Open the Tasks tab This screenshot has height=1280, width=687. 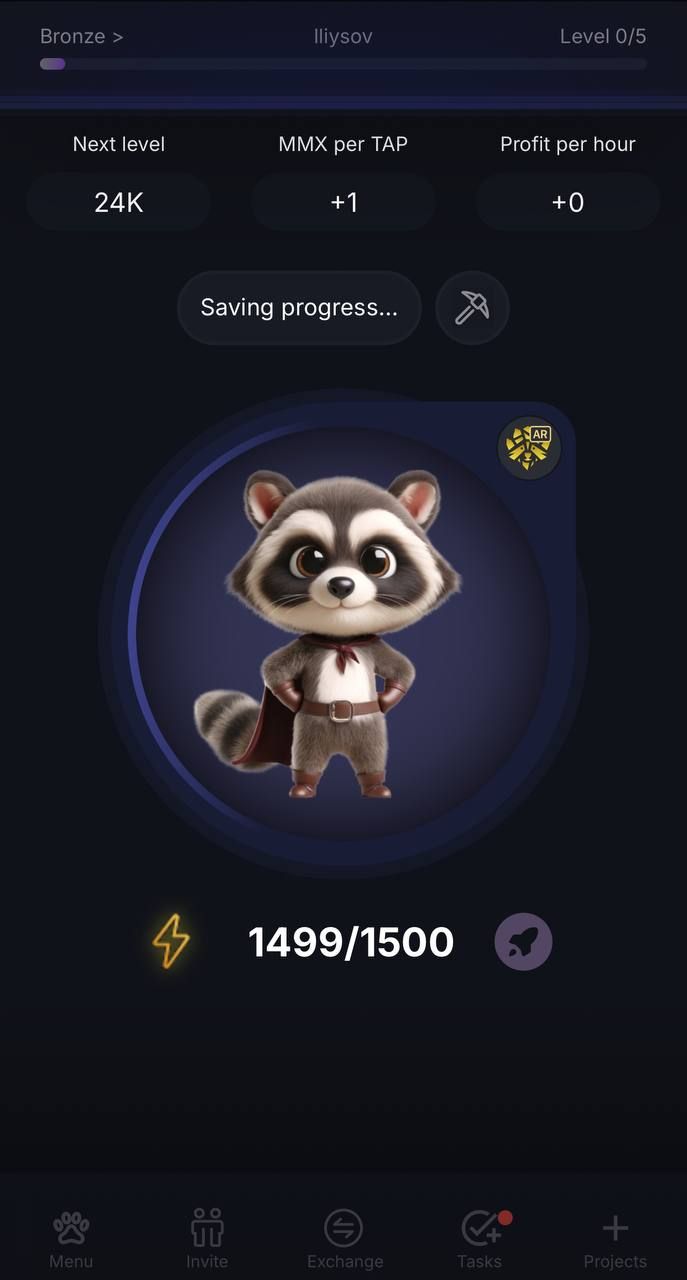click(x=480, y=1238)
